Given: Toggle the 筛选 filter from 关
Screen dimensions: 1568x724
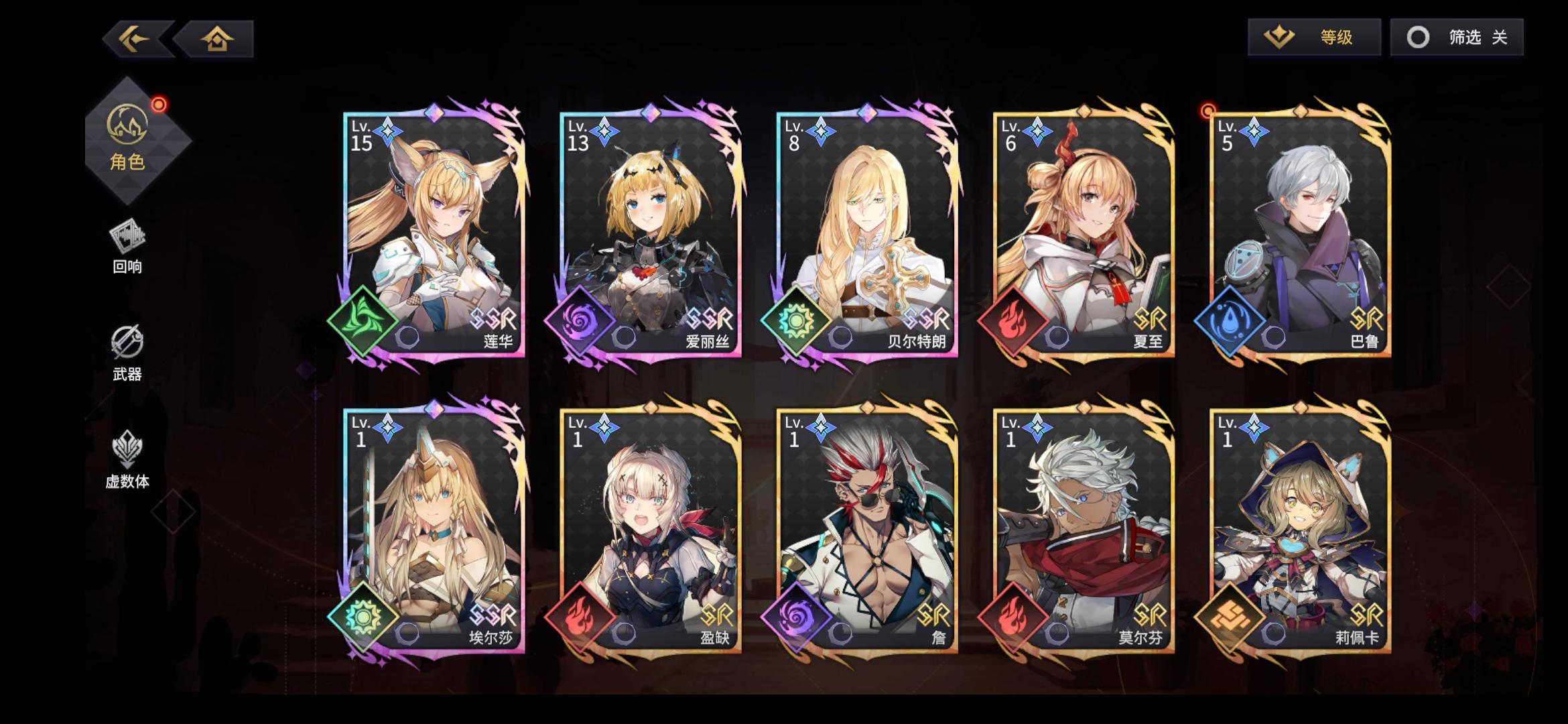Looking at the screenshot, I should 1457,38.
